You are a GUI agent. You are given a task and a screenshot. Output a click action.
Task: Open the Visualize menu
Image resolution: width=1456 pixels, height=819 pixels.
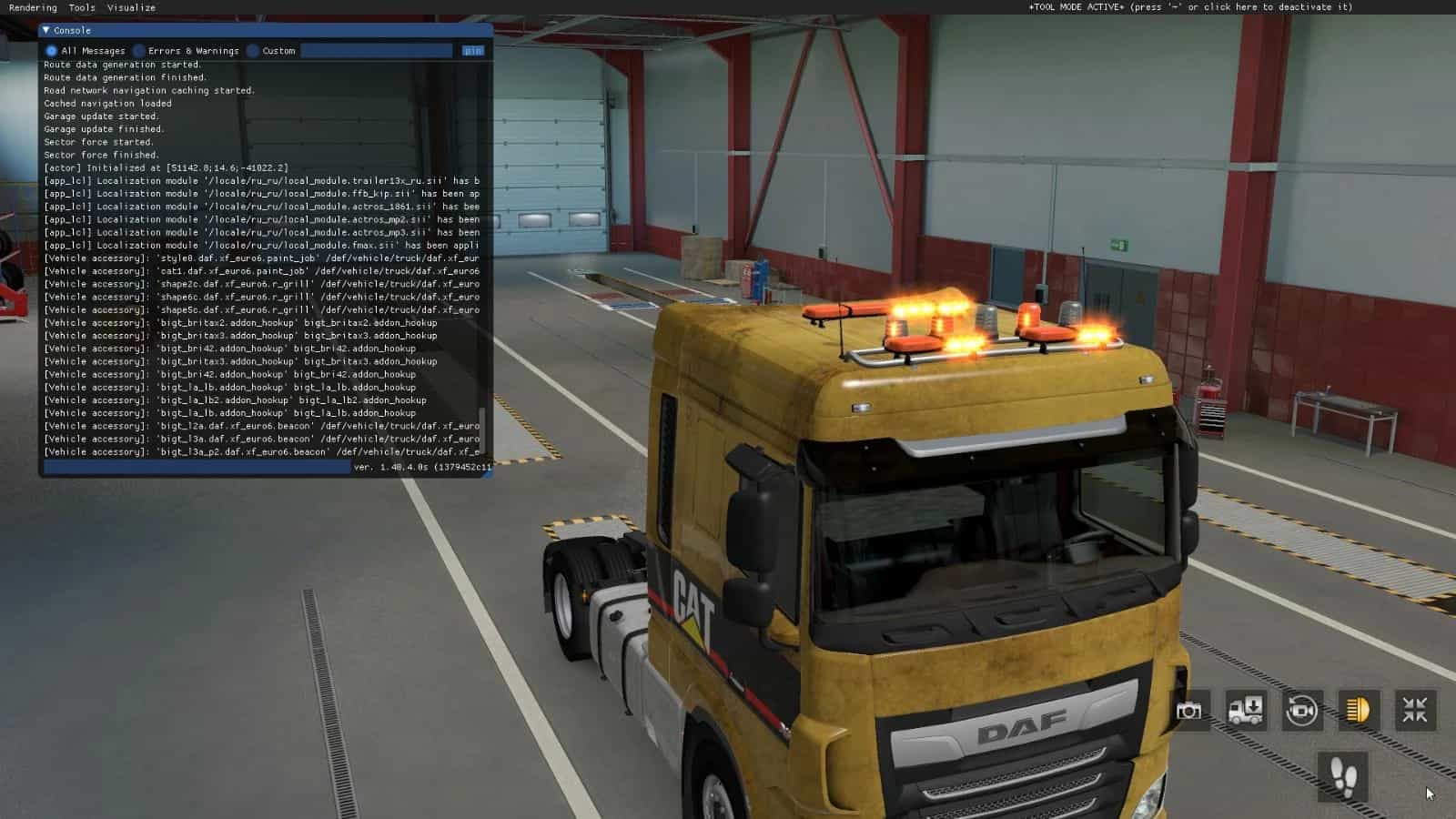131,8
